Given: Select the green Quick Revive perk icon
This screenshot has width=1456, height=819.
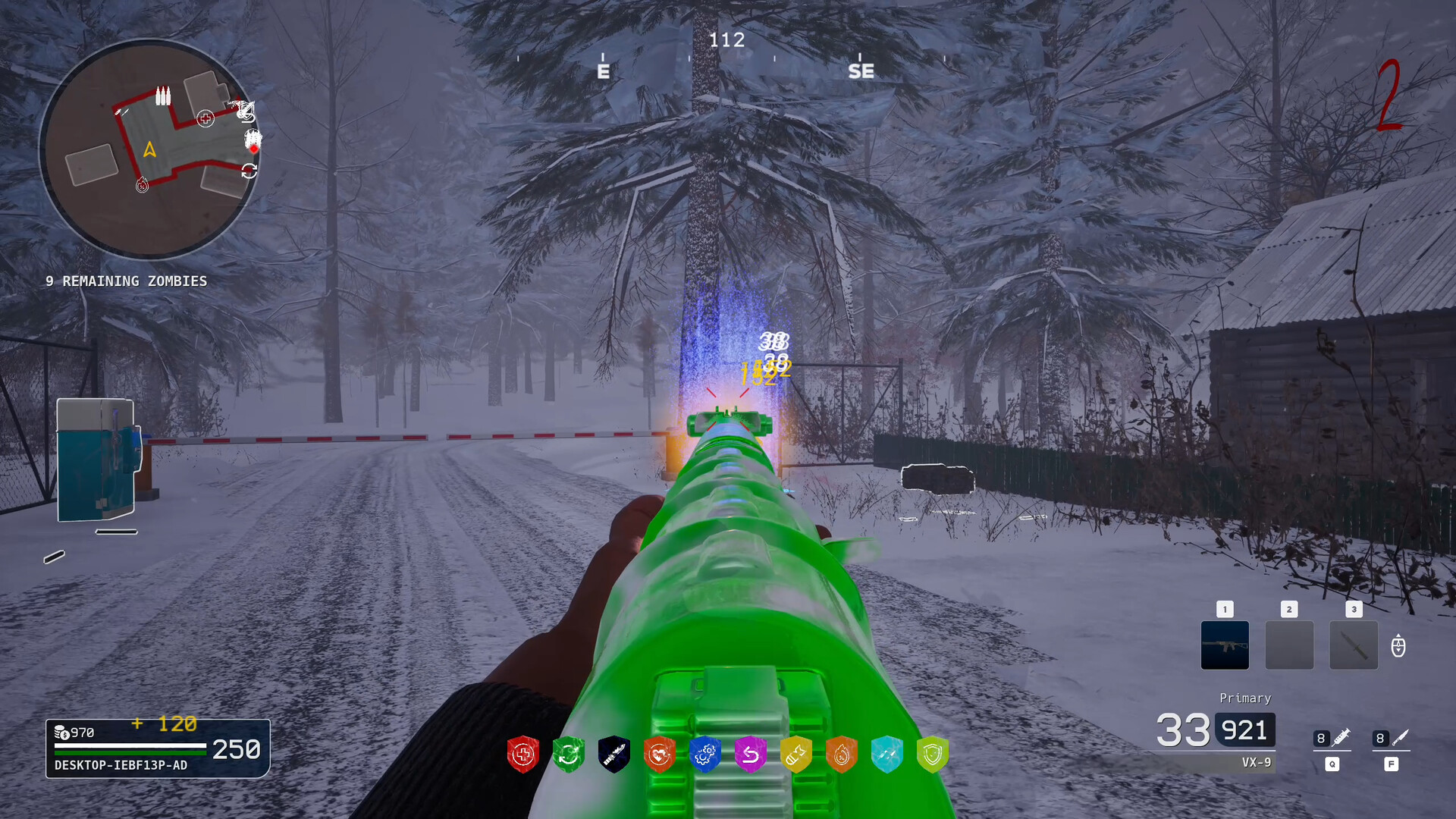Looking at the screenshot, I should pos(569,754).
